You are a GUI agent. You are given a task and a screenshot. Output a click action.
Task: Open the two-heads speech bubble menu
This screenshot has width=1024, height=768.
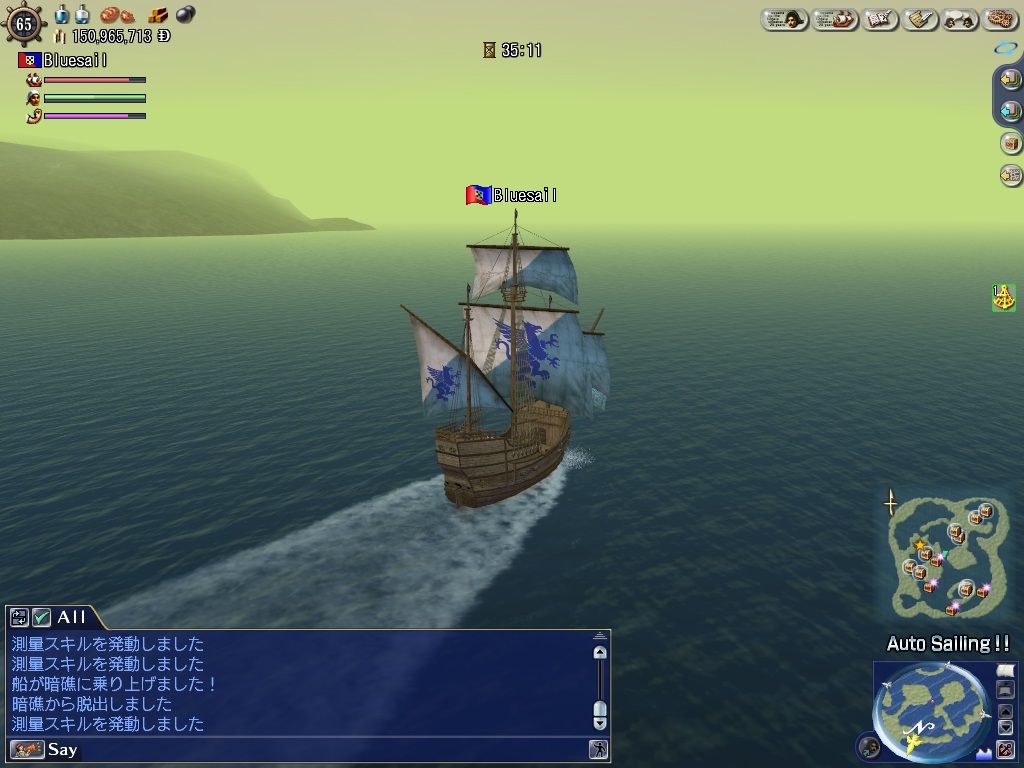coord(960,19)
